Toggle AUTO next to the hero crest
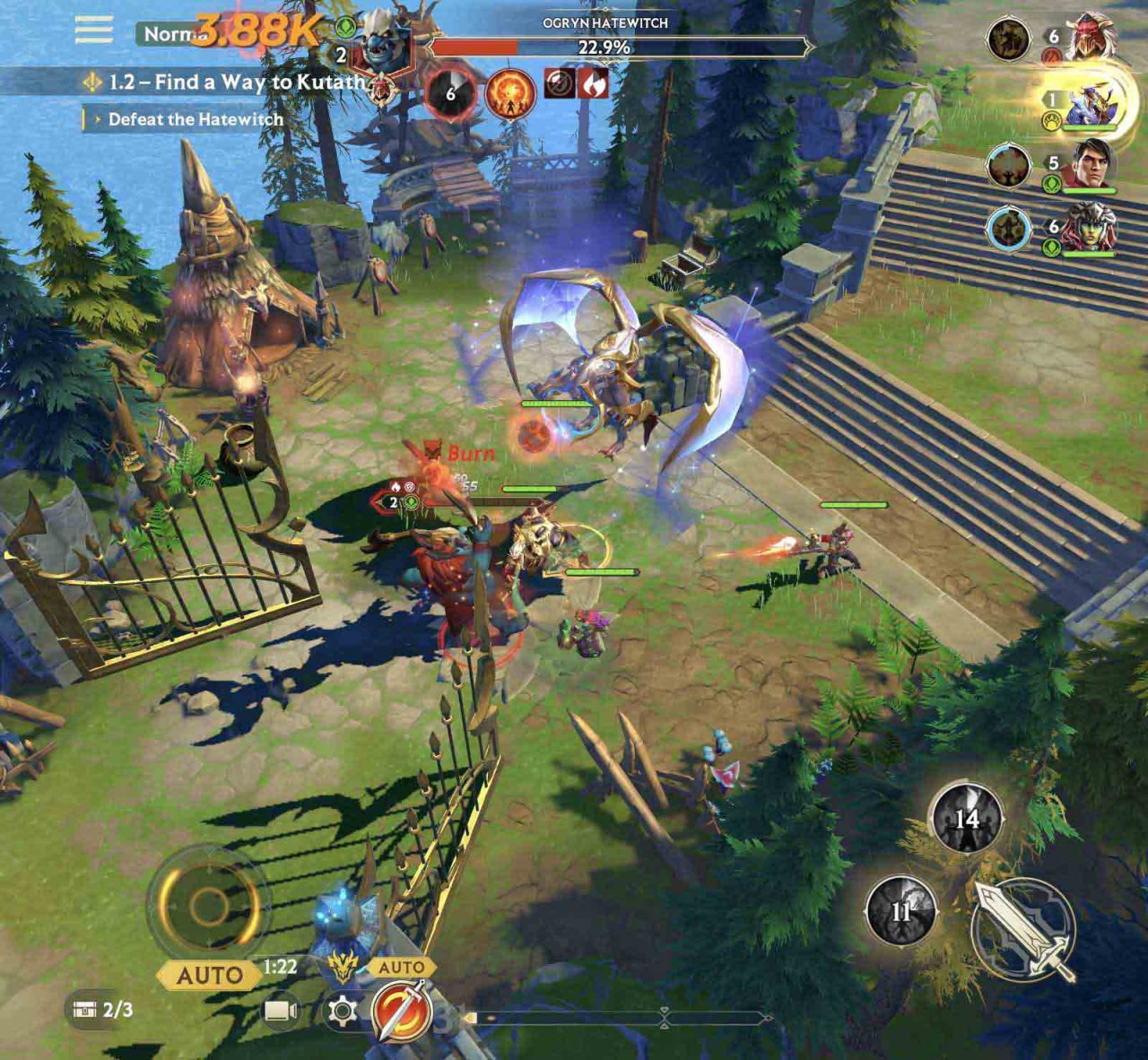This screenshot has width=1148, height=1060. click(x=404, y=967)
